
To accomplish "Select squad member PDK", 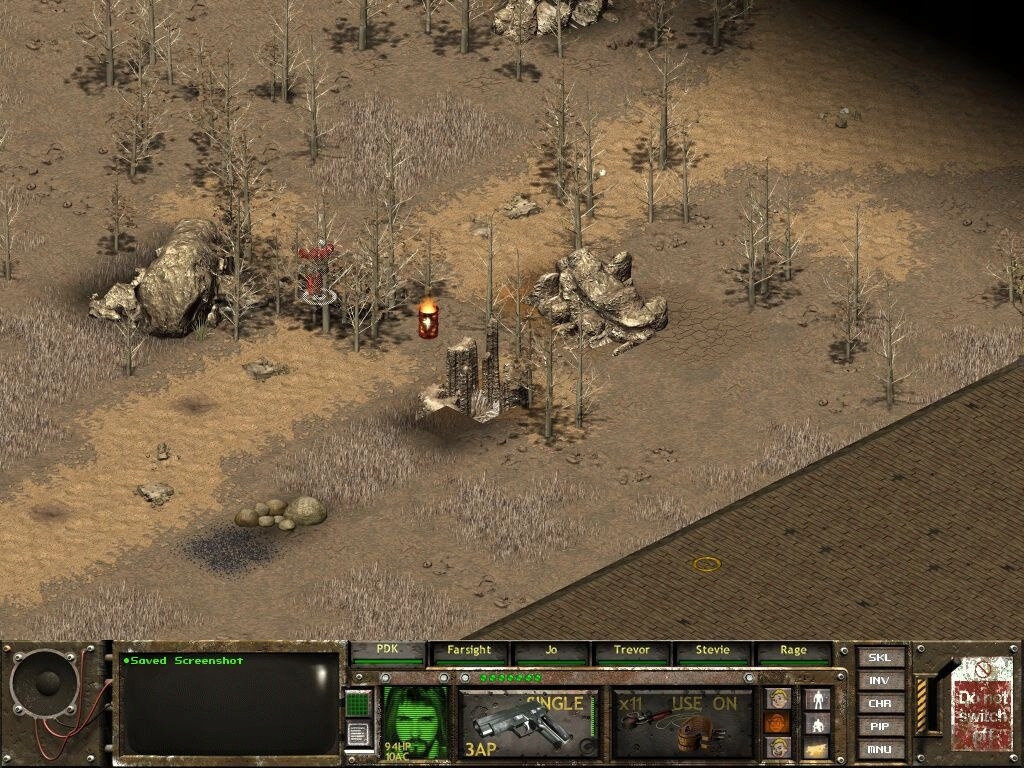I will point(388,651).
